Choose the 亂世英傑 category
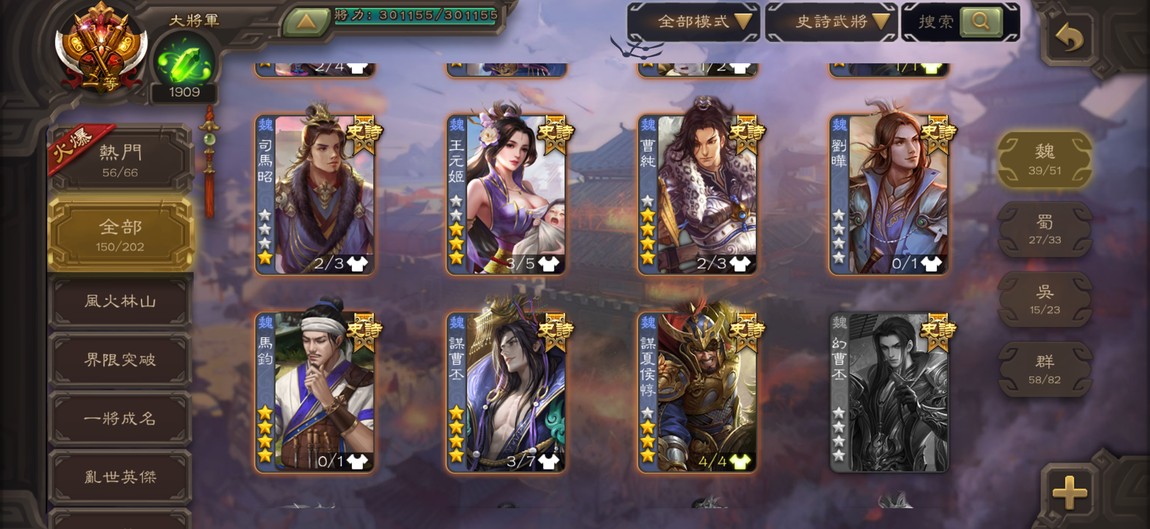 (120, 477)
